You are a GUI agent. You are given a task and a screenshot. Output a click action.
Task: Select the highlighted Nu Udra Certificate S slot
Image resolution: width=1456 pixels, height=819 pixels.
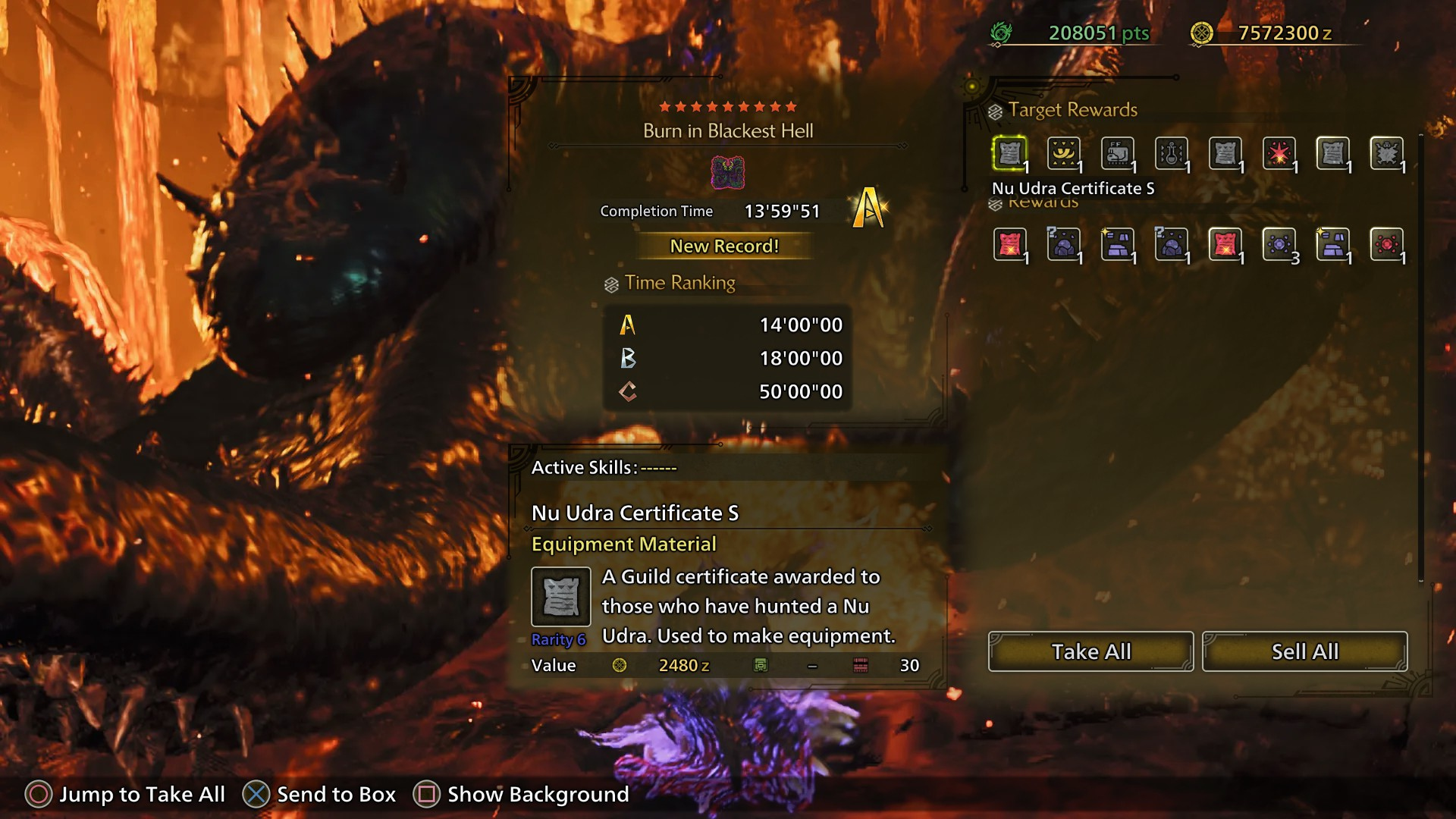1009,154
